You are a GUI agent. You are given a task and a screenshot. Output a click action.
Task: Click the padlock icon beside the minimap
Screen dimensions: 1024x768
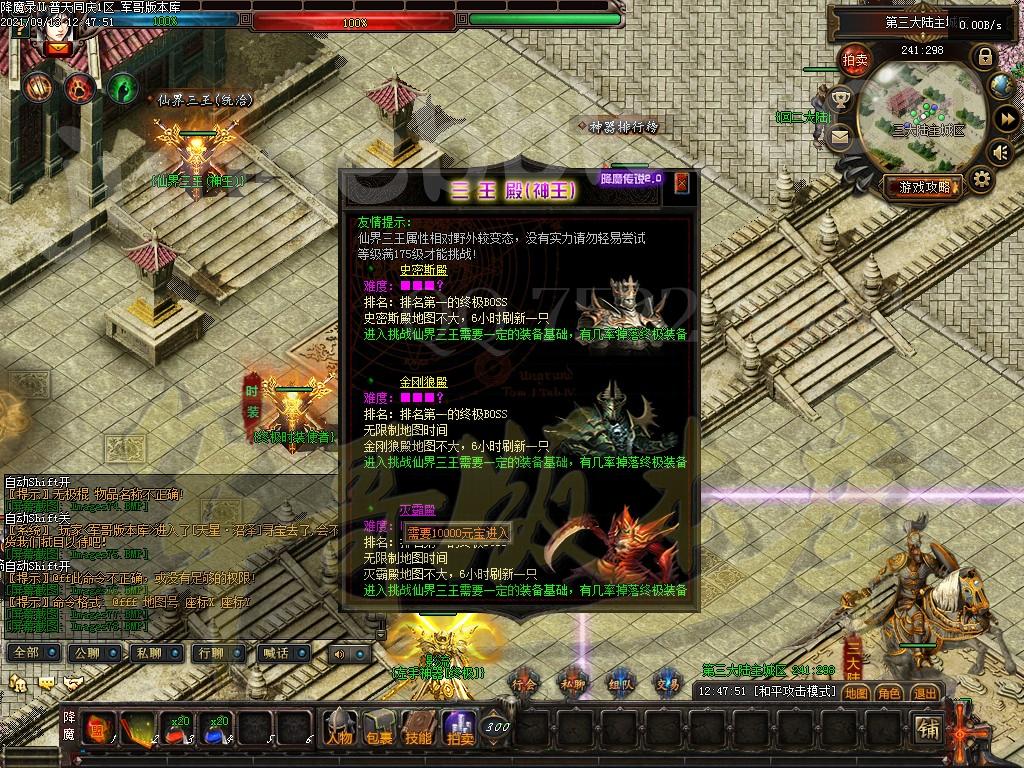tap(985, 55)
